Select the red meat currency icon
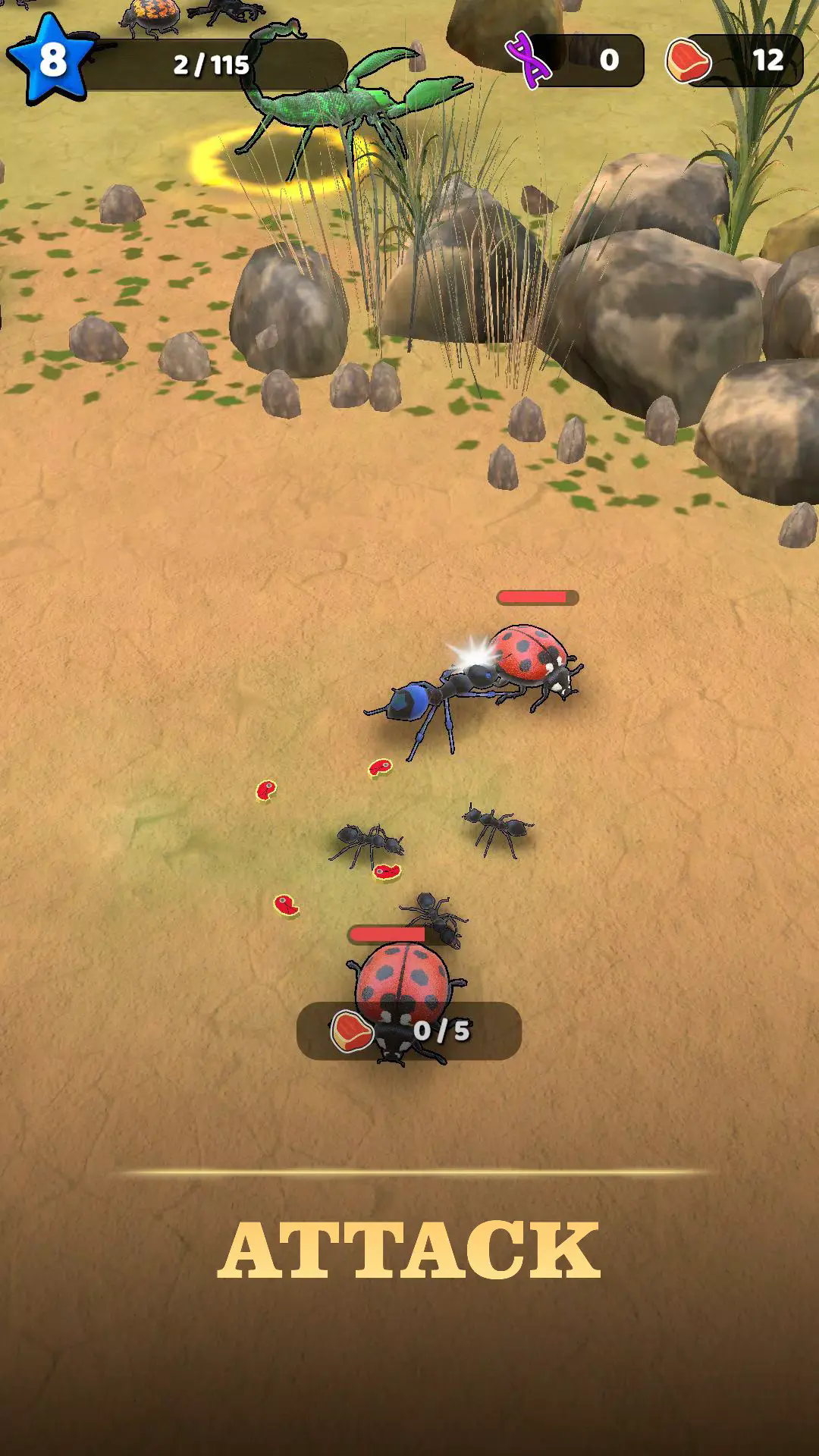Image resolution: width=819 pixels, height=1456 pixels. click(688, 60)
